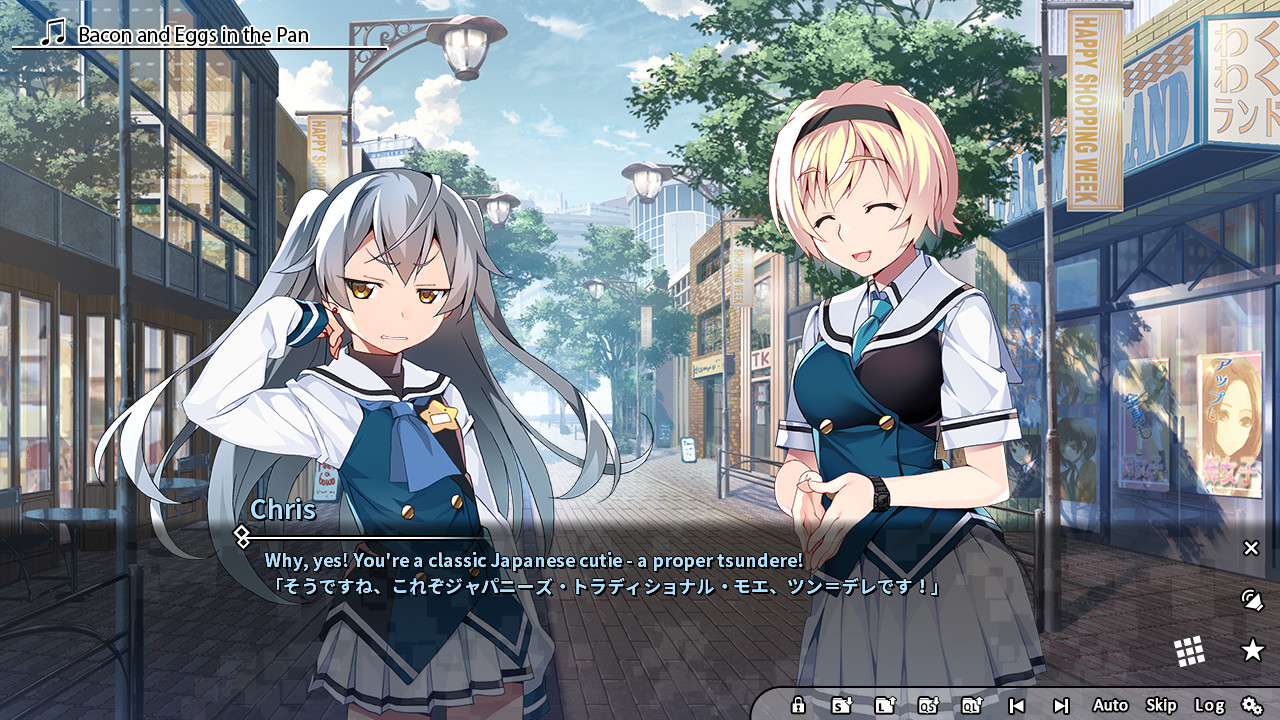1280x720 pixels.
Task: Replay the voice line with the speaker icon
Action: pos(1253,601)
